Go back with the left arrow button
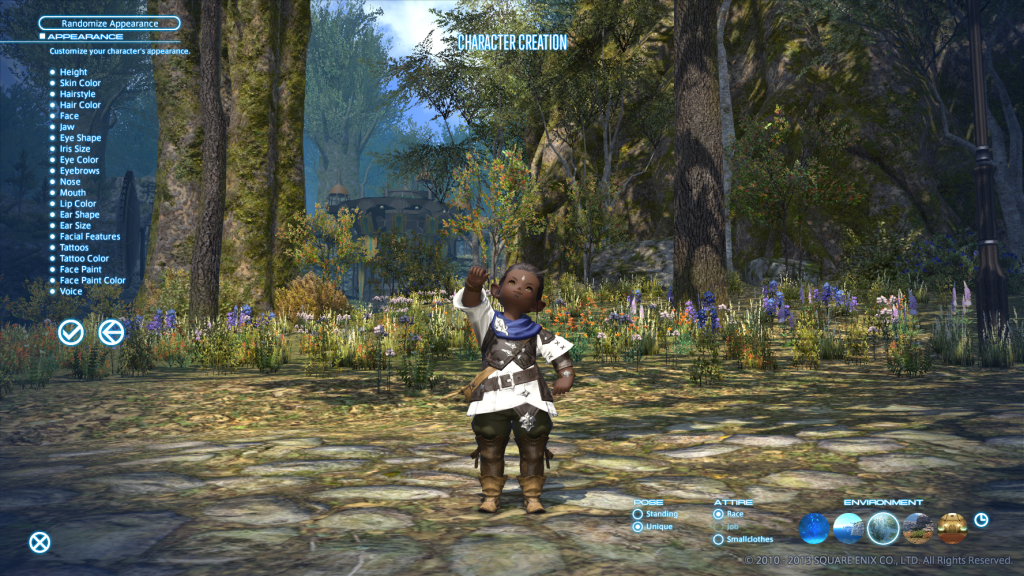 coord(111,332)
